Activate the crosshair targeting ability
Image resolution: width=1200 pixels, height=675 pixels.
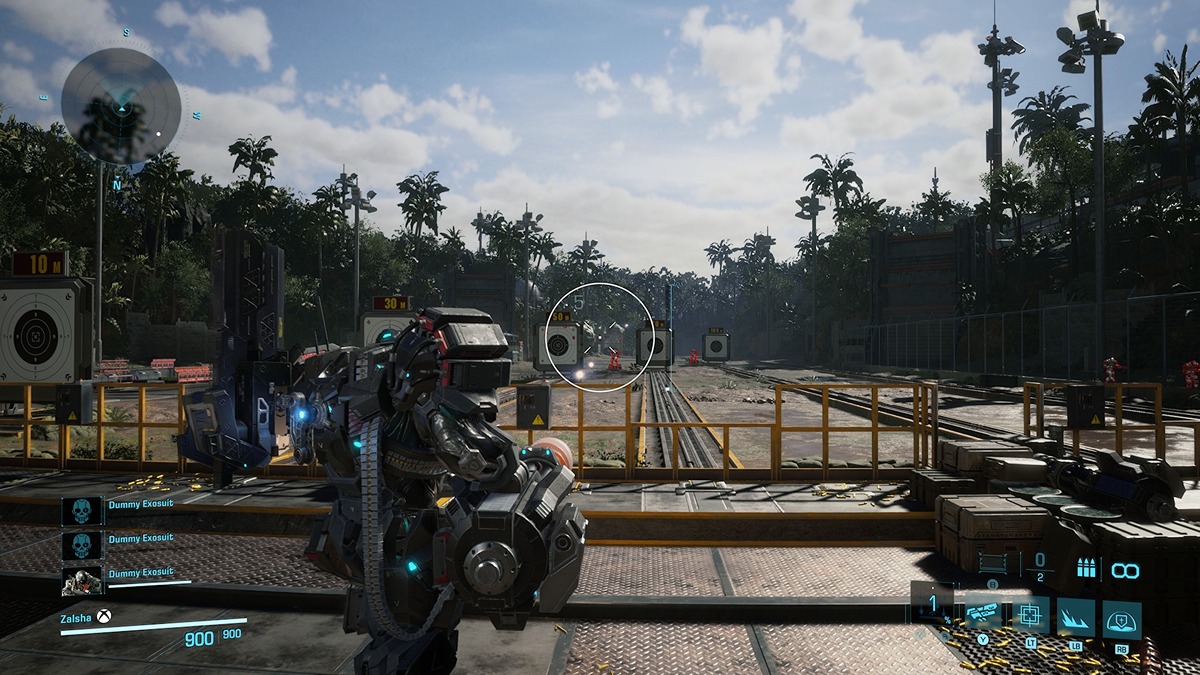click(1030, 614)
